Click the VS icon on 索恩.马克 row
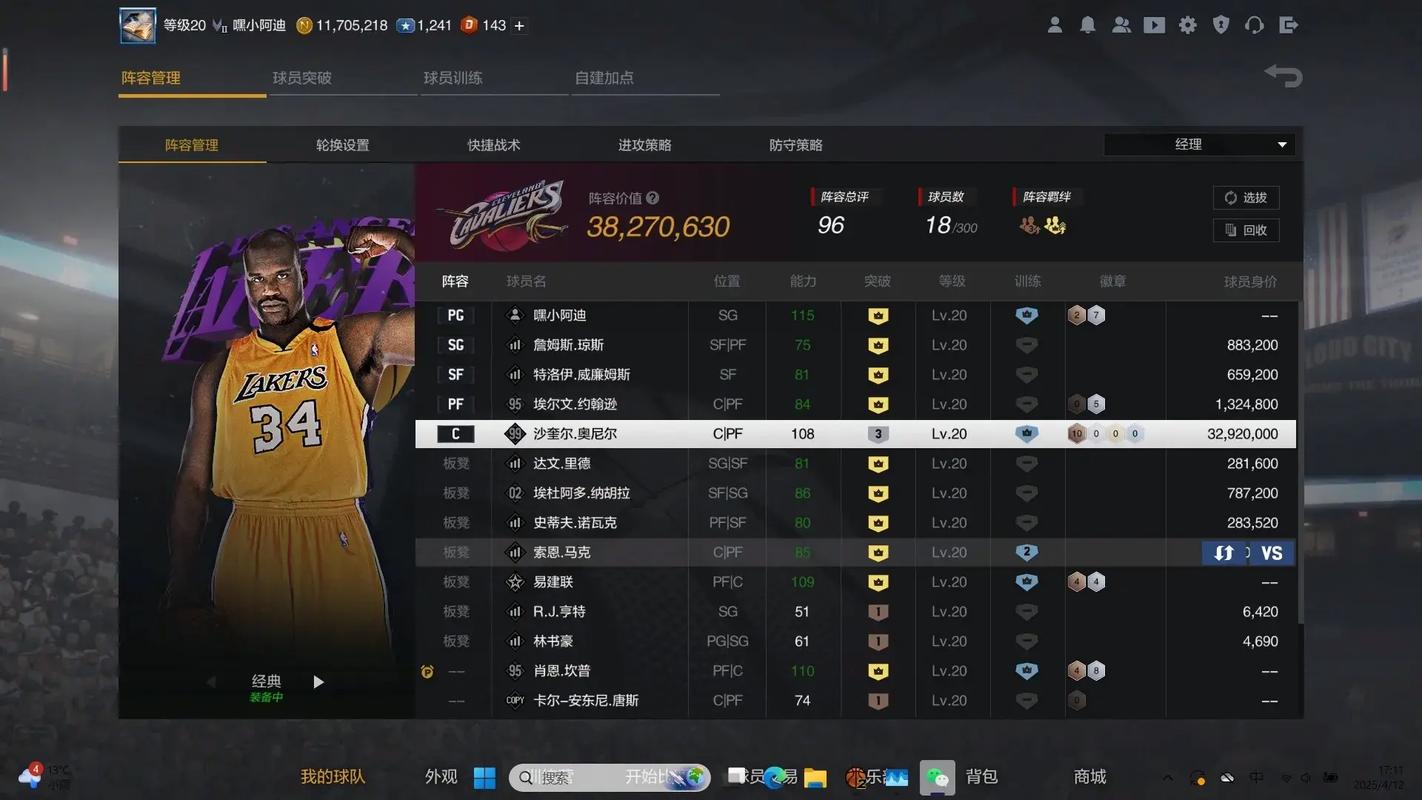The width and height of the screenshot is (1422, 800). pos(1271,552)
